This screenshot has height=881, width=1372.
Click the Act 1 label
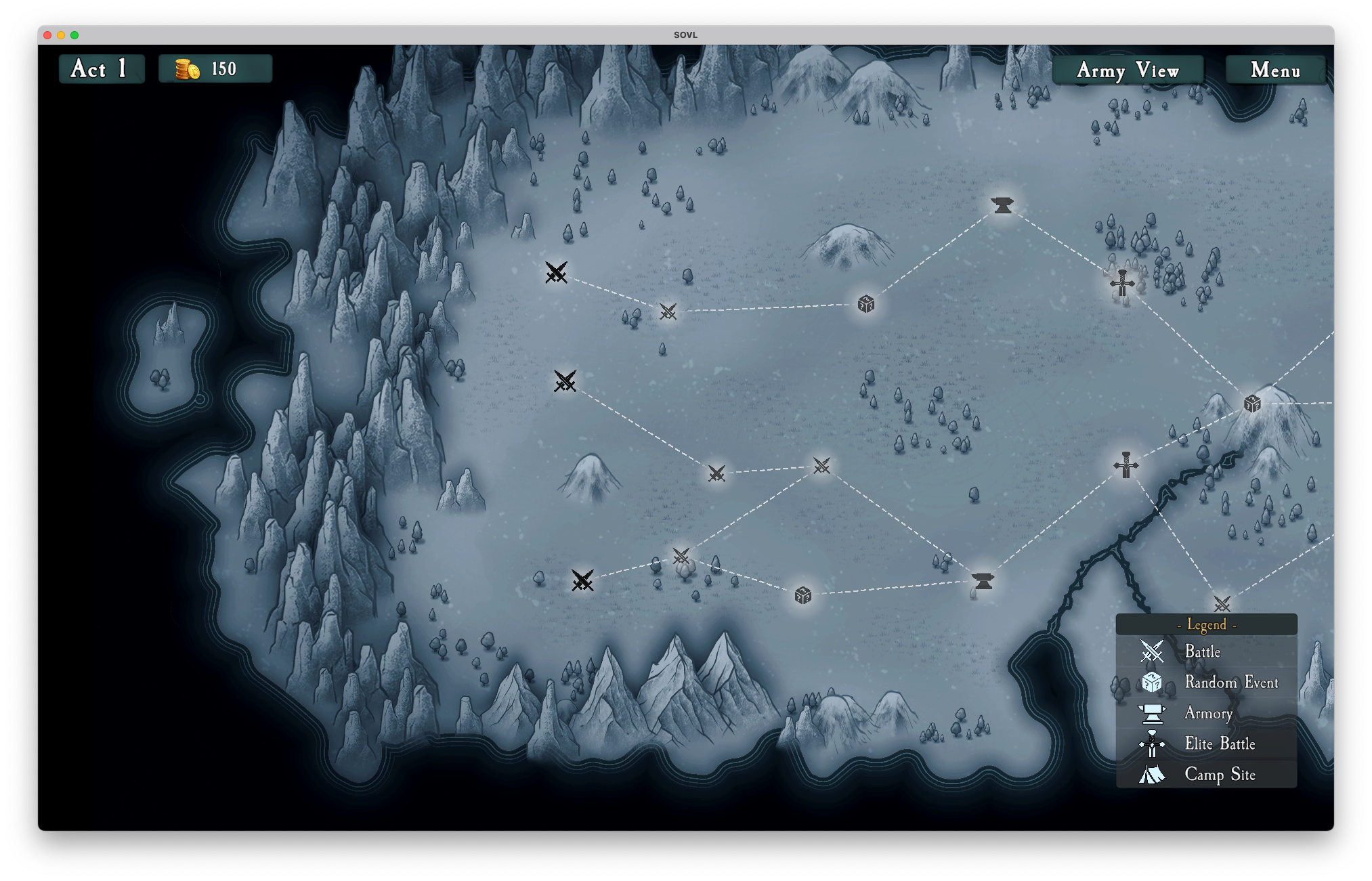(x=101, y=68)
